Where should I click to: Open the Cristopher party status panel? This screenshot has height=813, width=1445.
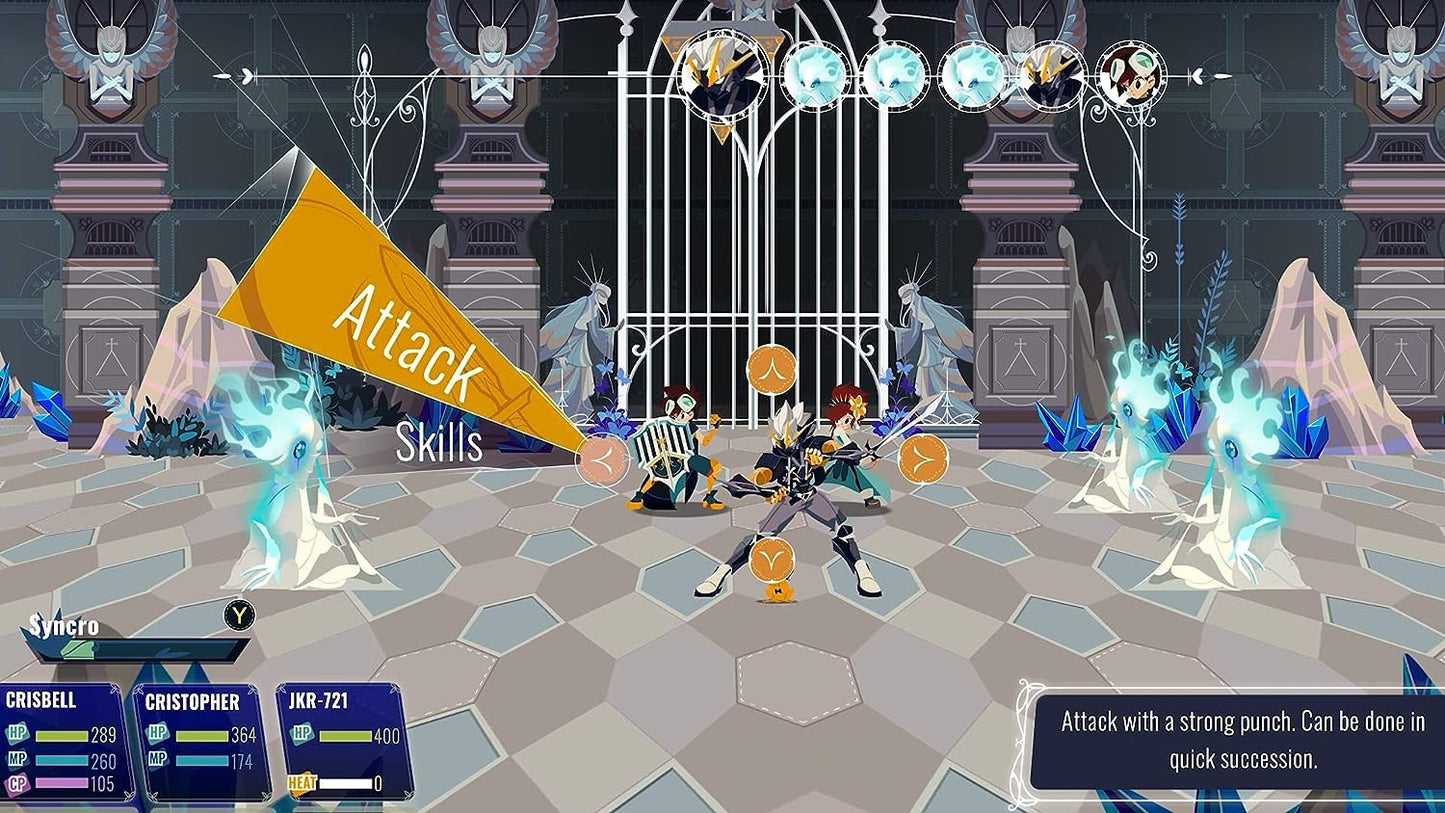202,741
